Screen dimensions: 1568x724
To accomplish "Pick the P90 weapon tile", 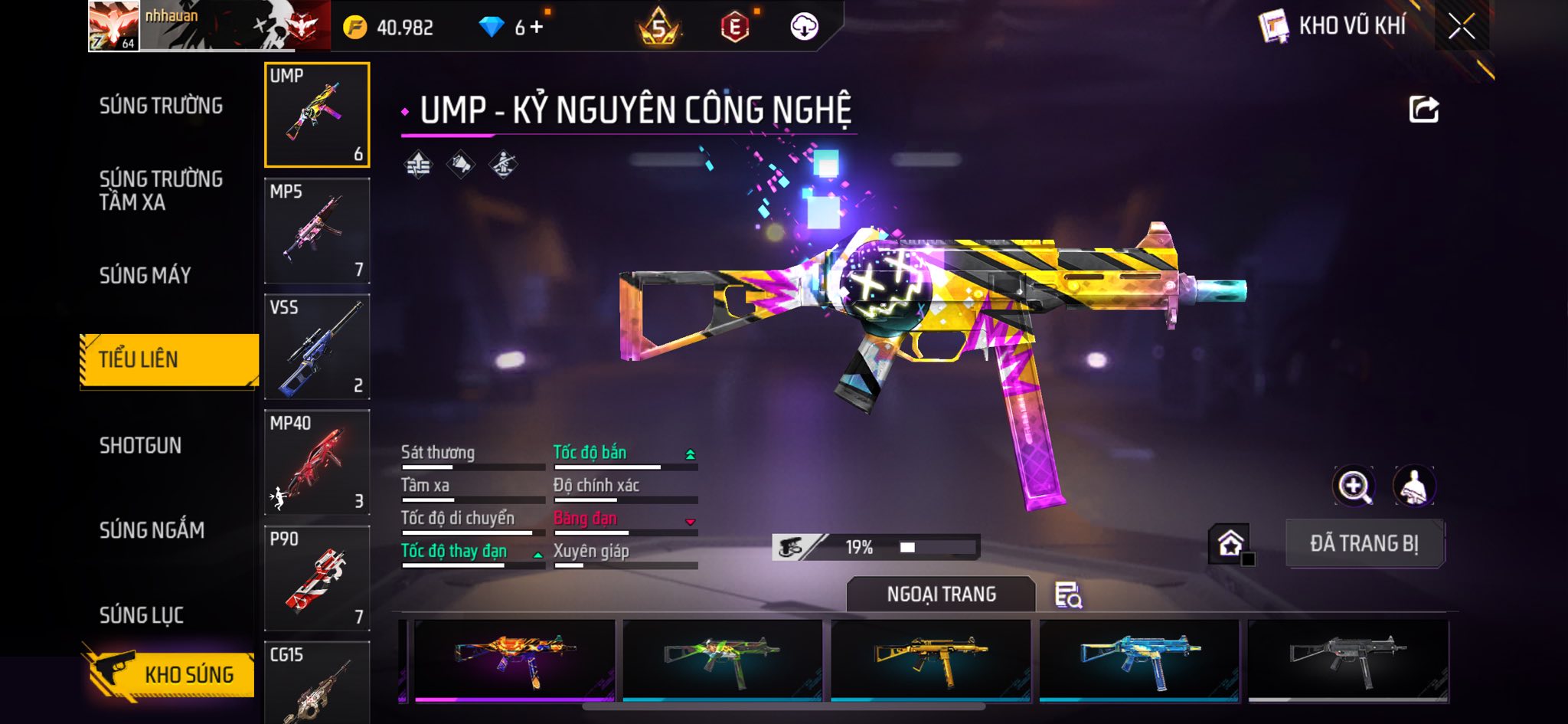I will [317, 578].
